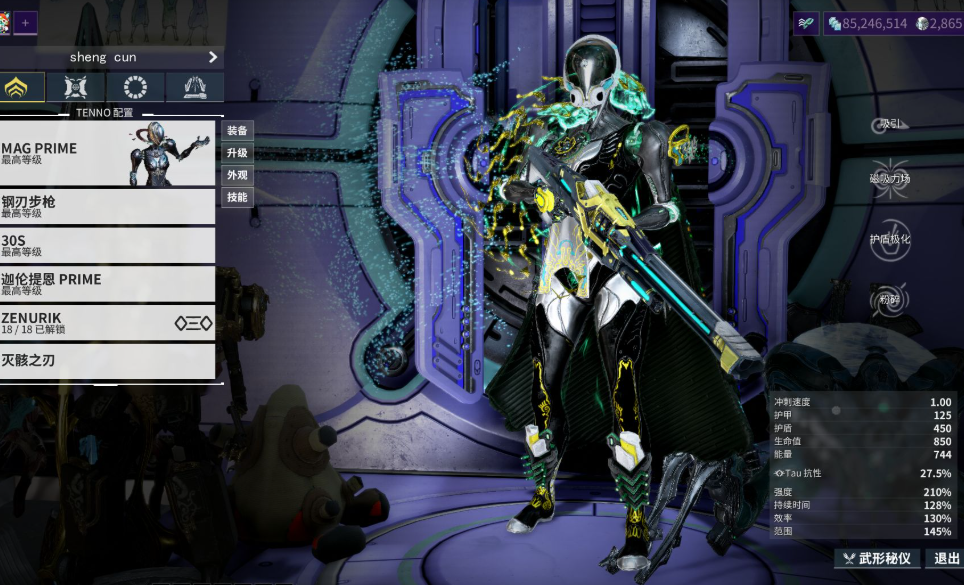Open the 升级 (Upgrade) menu
Viewport: 964px width, 585px height.
coord(237,153)
